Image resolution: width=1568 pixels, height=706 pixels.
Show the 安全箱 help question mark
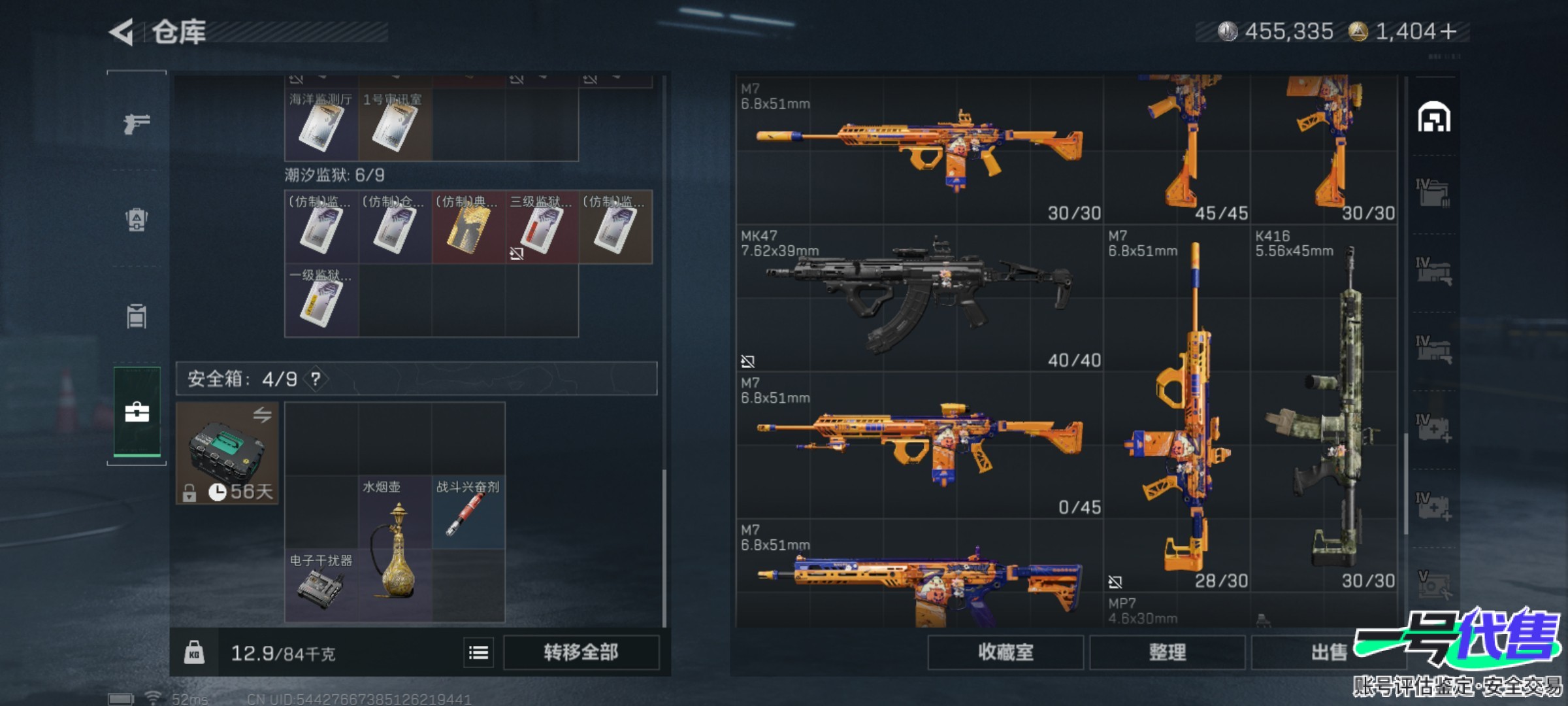click(x=316, y=378)
